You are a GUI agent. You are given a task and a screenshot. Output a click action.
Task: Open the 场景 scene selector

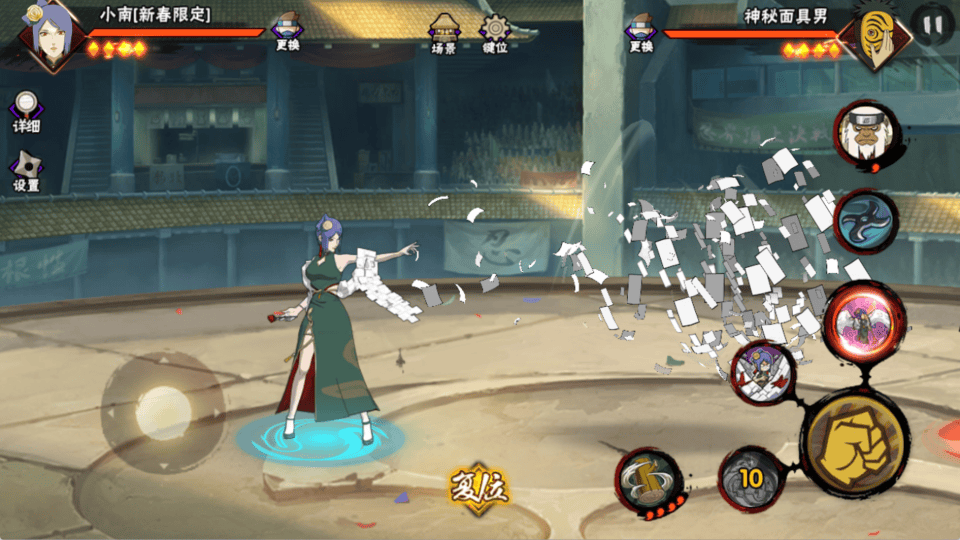[444, 32]
